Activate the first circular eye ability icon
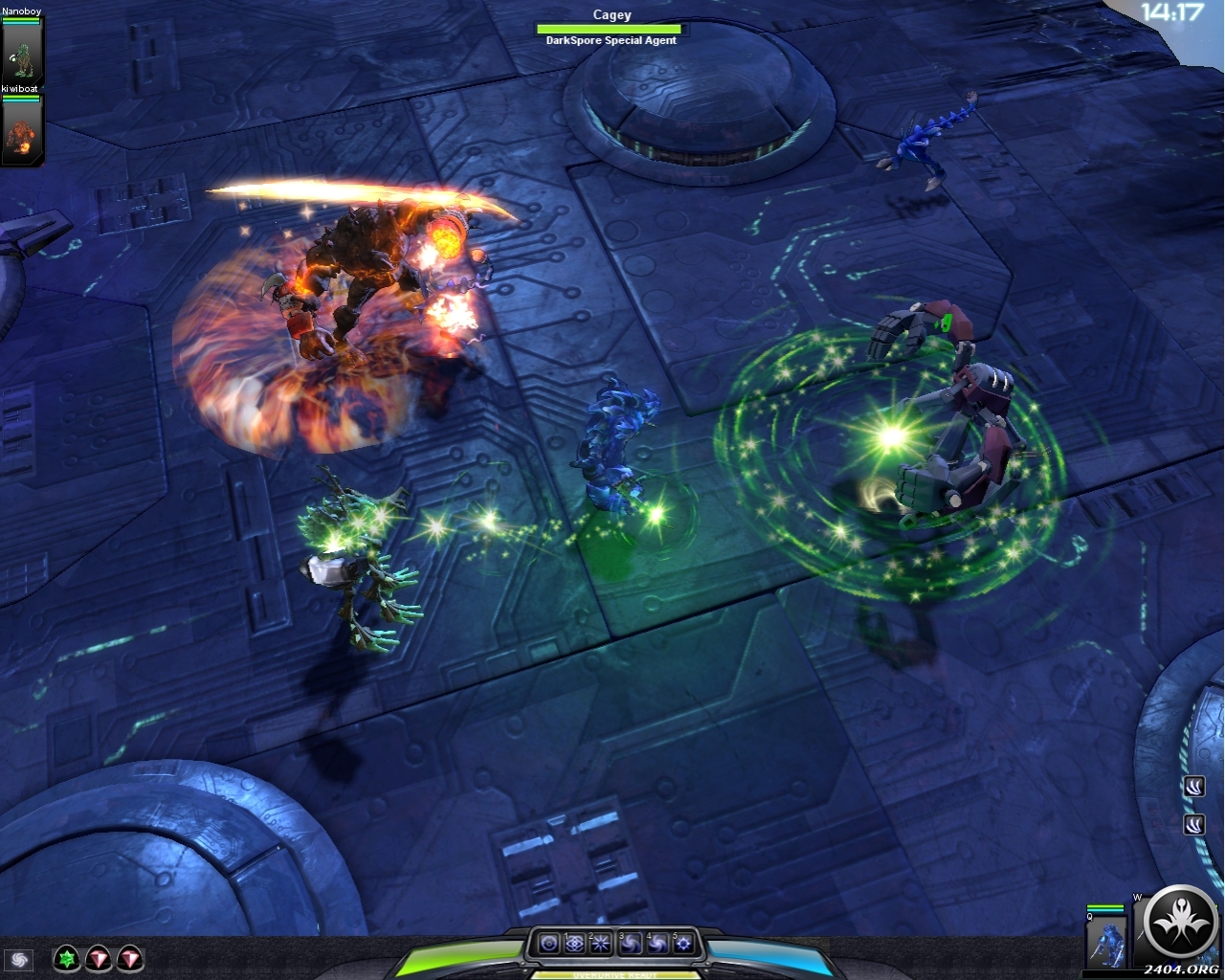1225x980 pixels. click(548, 944)
